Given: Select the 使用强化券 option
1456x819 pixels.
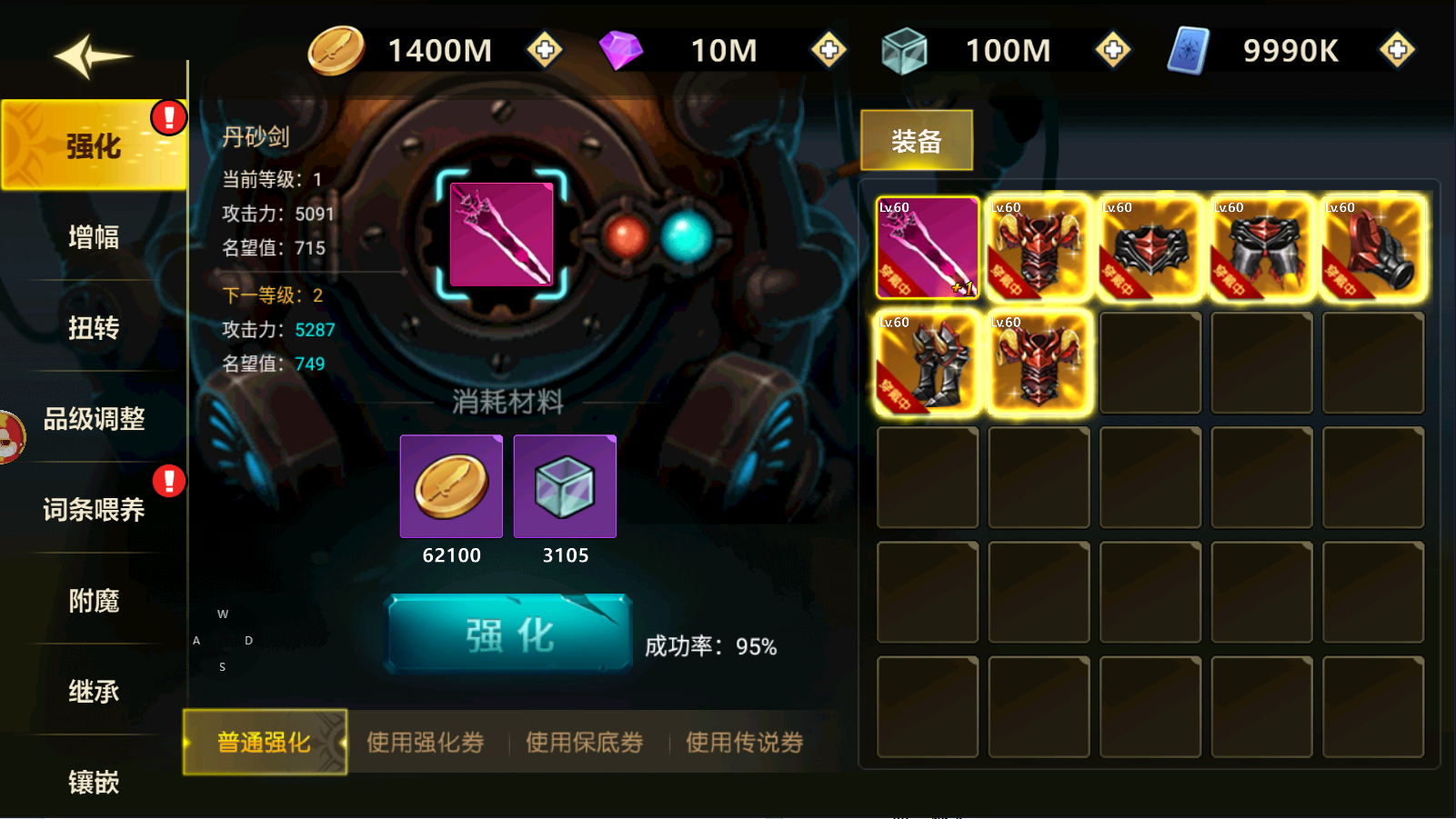Looking at the screenshot, I should coord(424,743).
